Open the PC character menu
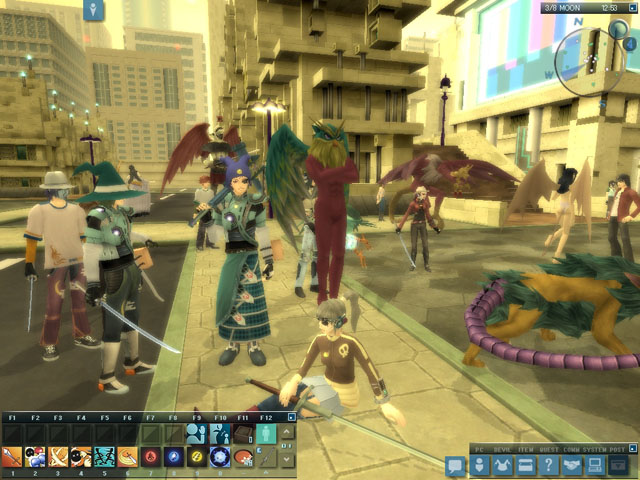 (x=479, y=465)
